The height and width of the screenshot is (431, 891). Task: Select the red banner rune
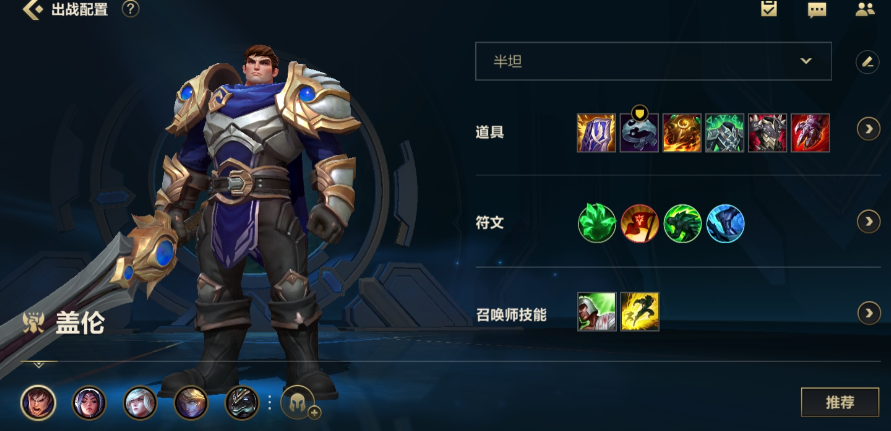pos(639,223)
